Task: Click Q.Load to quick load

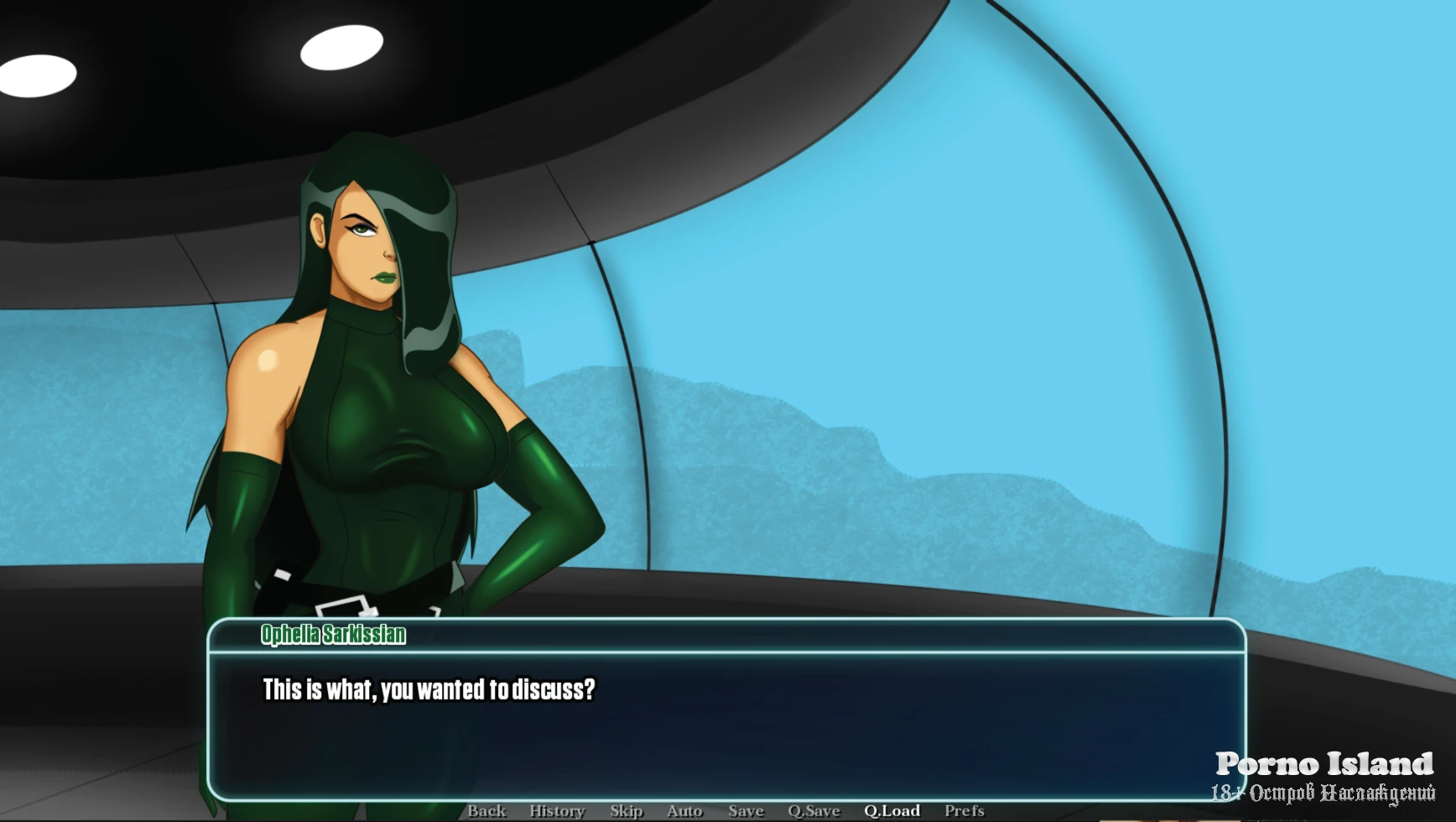Action: [892, 810]
